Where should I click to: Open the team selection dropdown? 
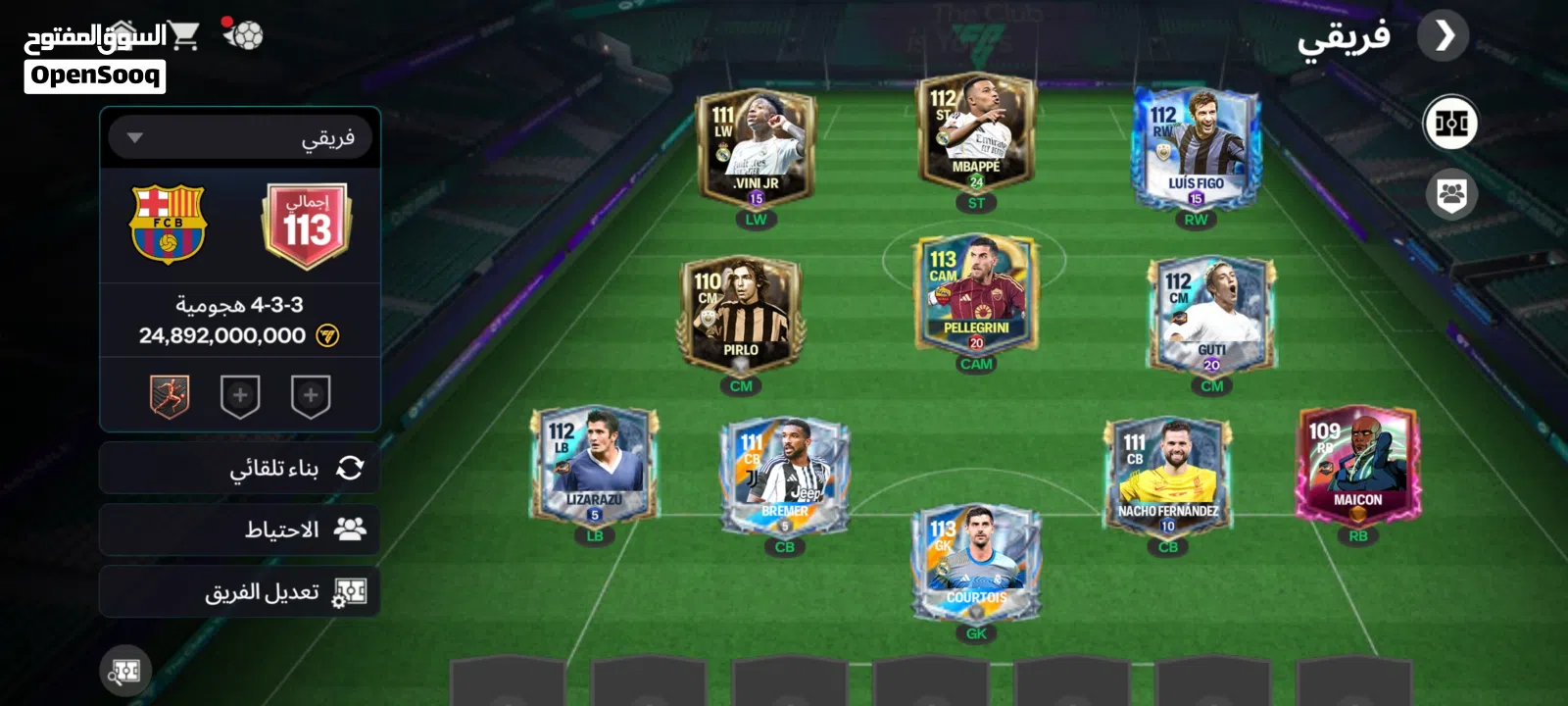click(240, 138)
